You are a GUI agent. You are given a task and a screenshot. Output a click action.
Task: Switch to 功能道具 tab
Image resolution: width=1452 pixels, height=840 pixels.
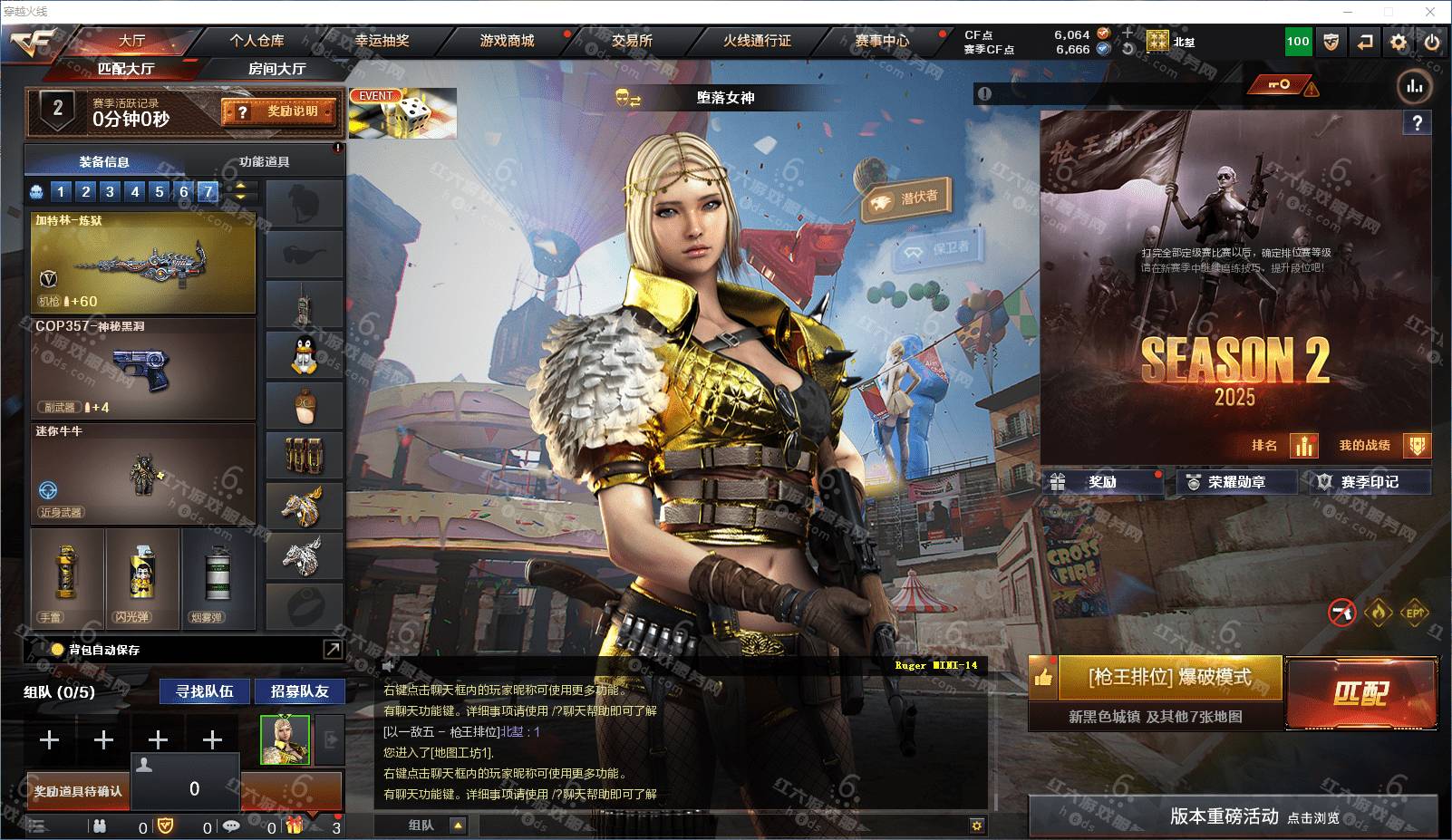pyautogui.click(x=264, y=161)
